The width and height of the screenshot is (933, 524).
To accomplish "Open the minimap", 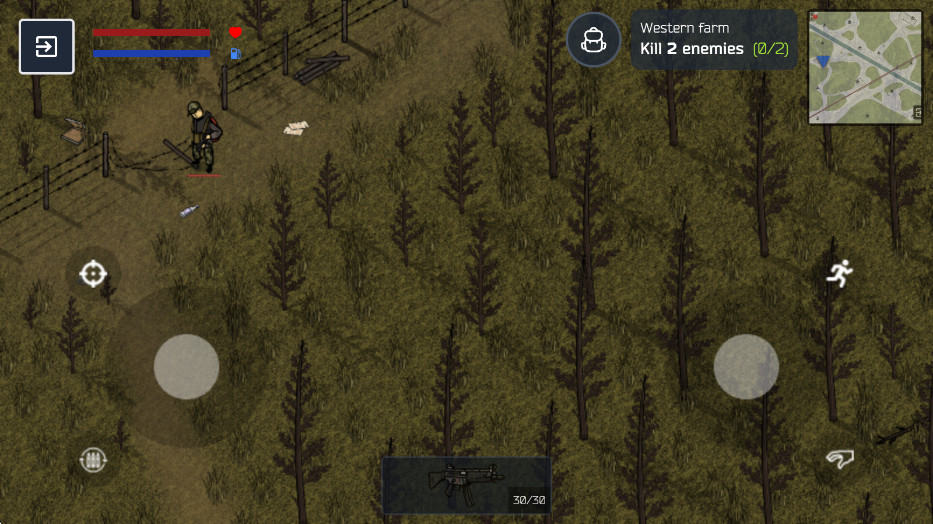I will tap(865, 68).
